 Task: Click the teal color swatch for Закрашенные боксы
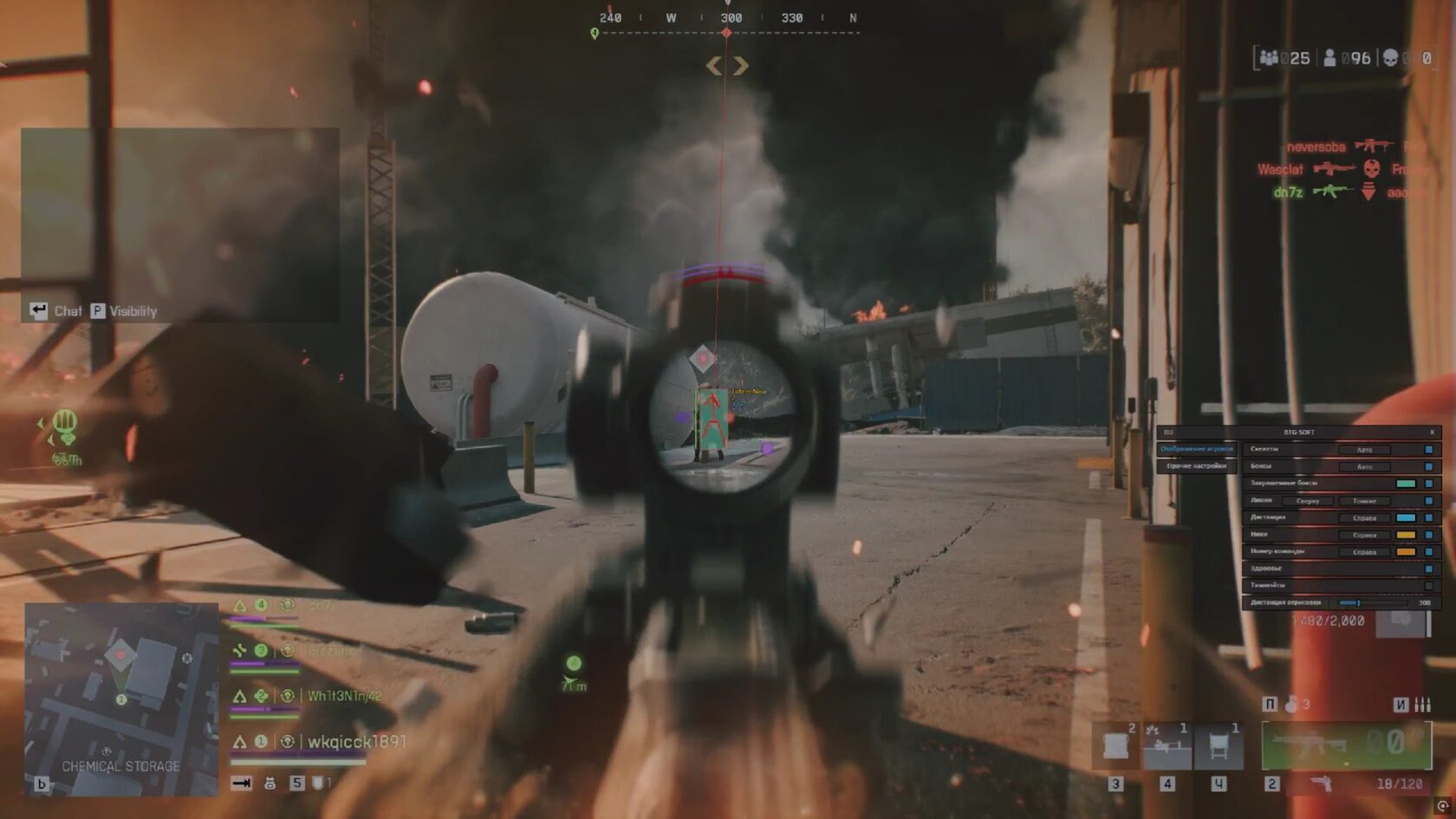click(1406, 484)
